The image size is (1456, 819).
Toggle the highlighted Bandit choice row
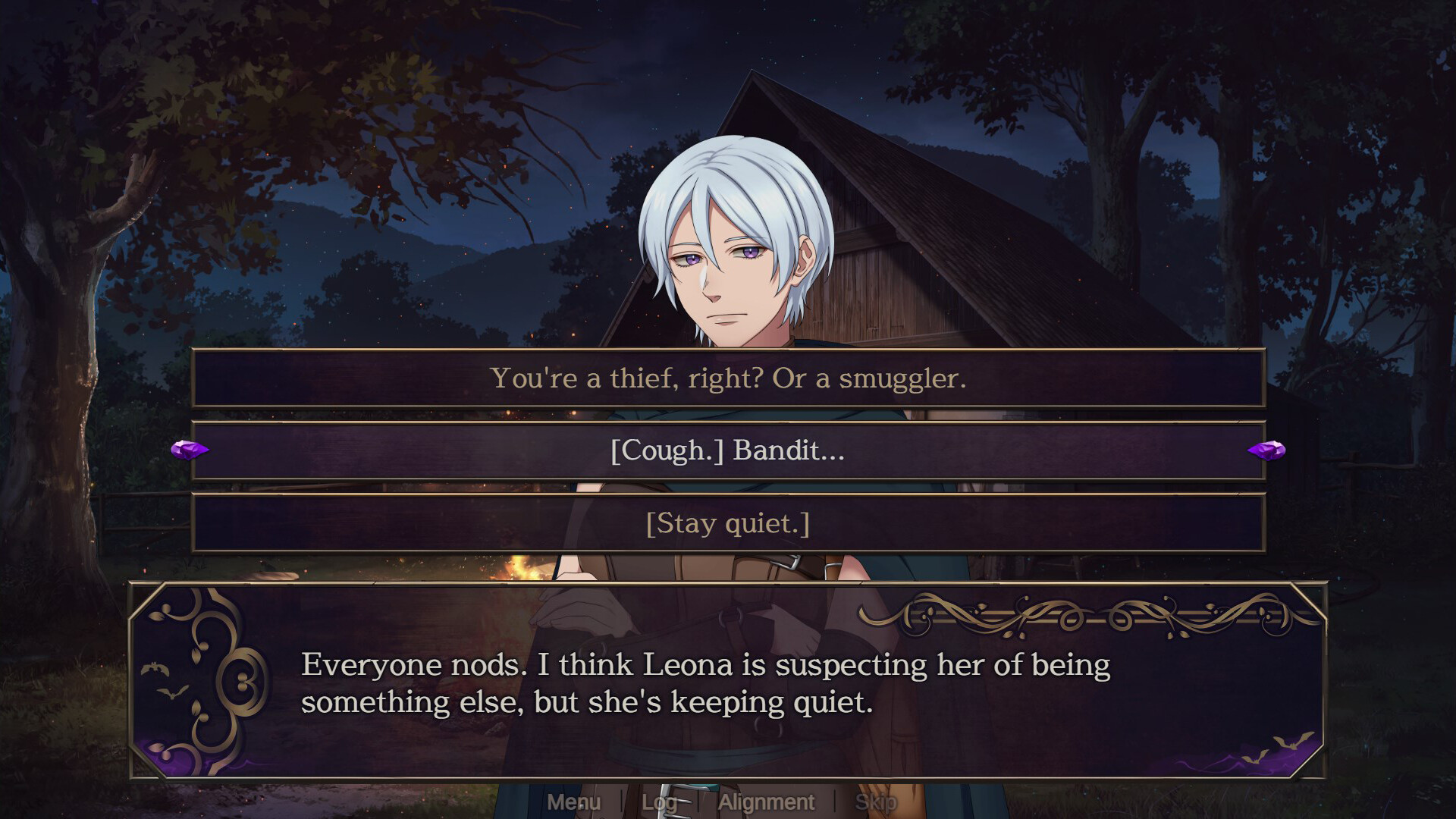click(728, 452)
